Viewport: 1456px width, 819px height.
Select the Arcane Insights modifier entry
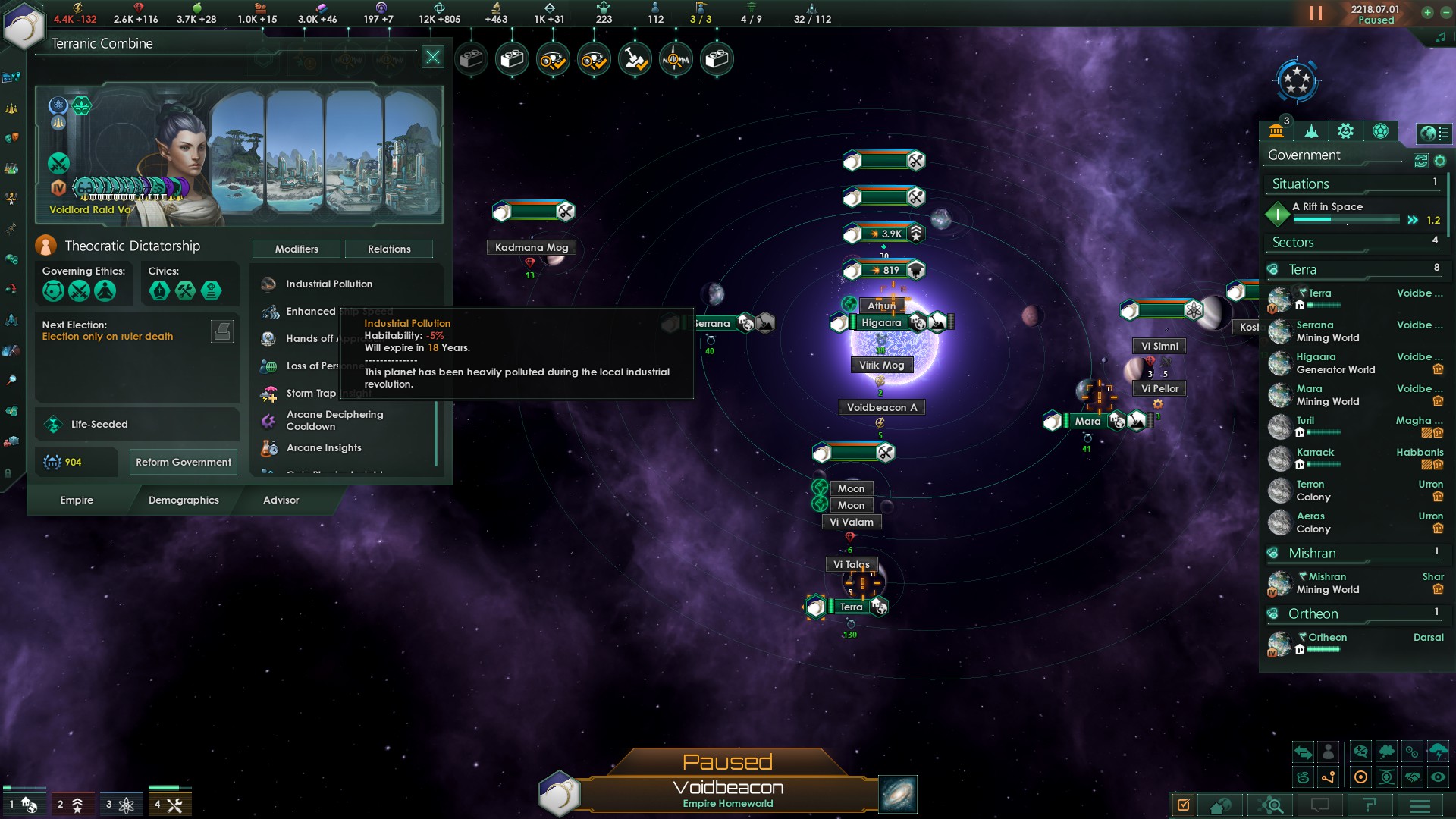pyautogui.click(x=324, y=447)
